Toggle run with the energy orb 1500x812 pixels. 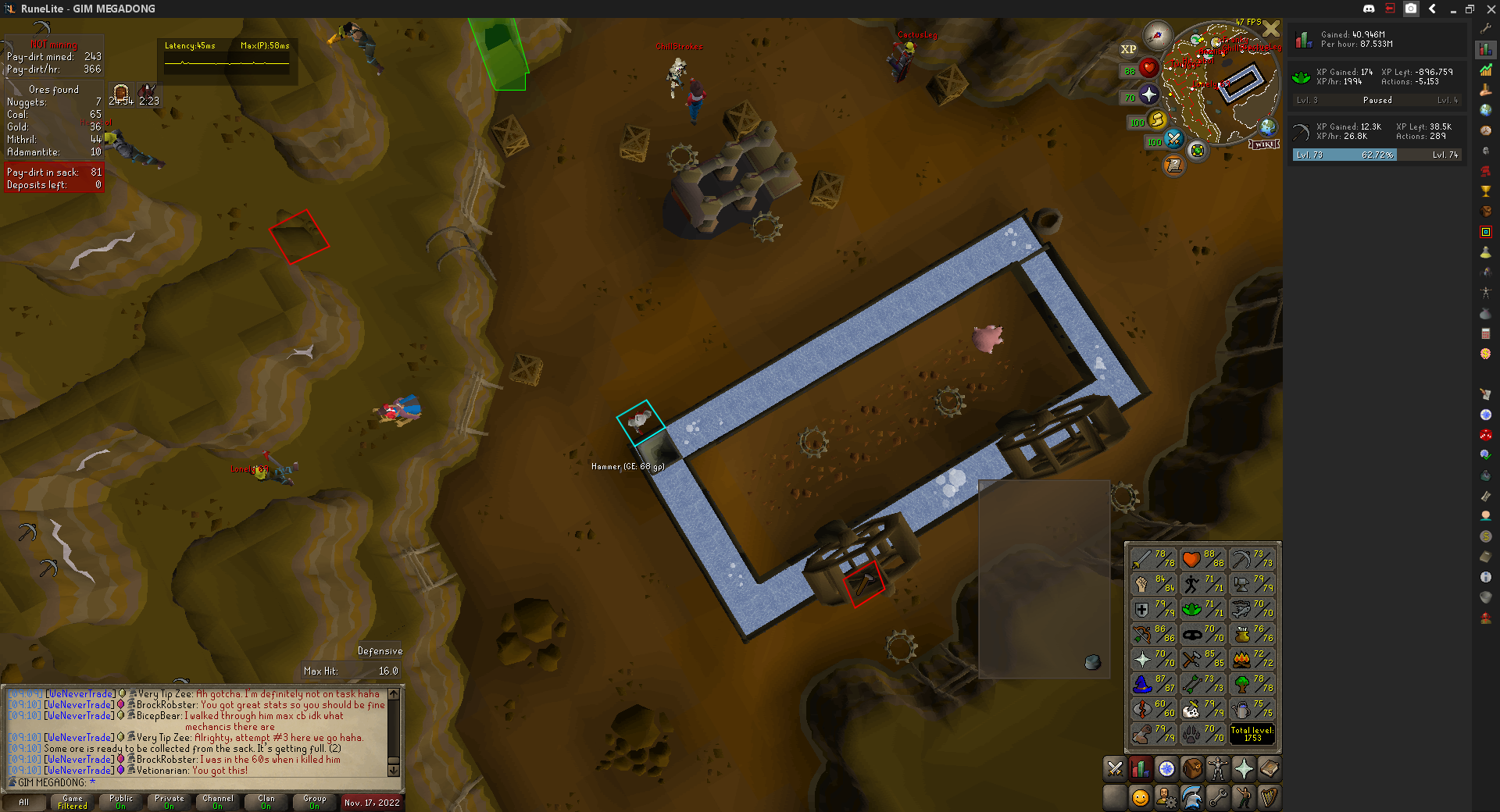(1157, 120)
